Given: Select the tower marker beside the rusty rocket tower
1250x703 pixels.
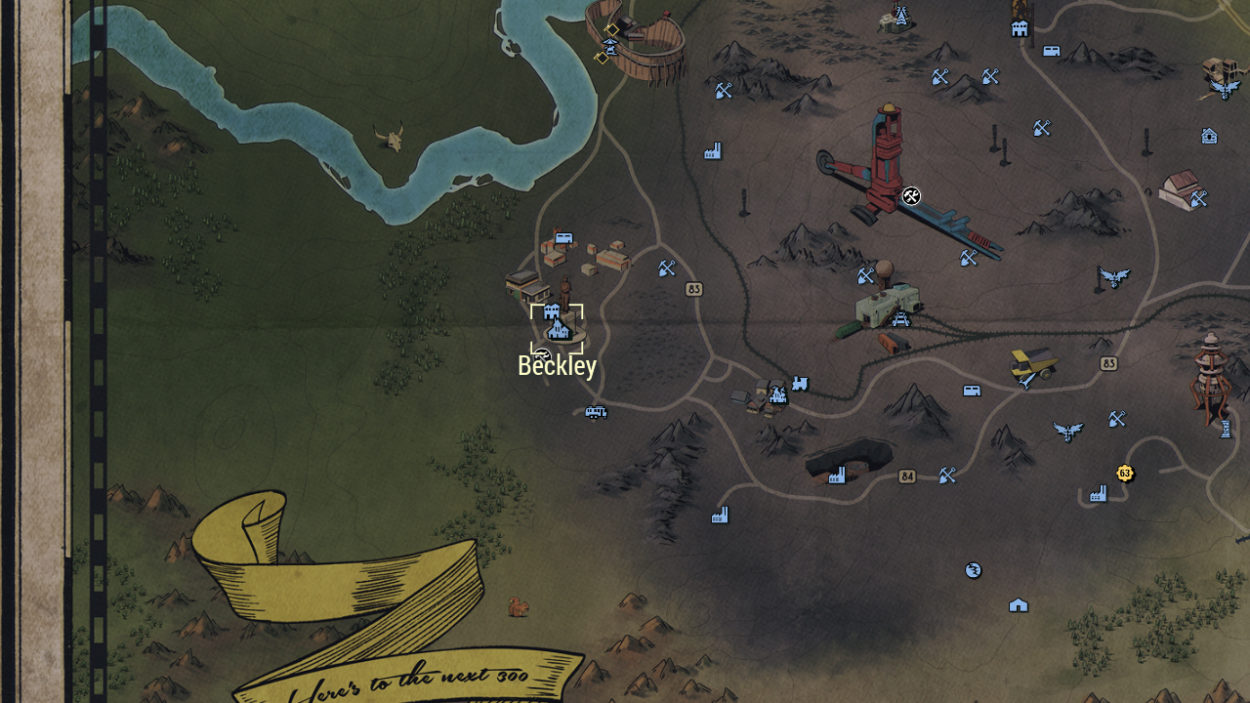Looking at the screenshot, I should [1225, 429].
